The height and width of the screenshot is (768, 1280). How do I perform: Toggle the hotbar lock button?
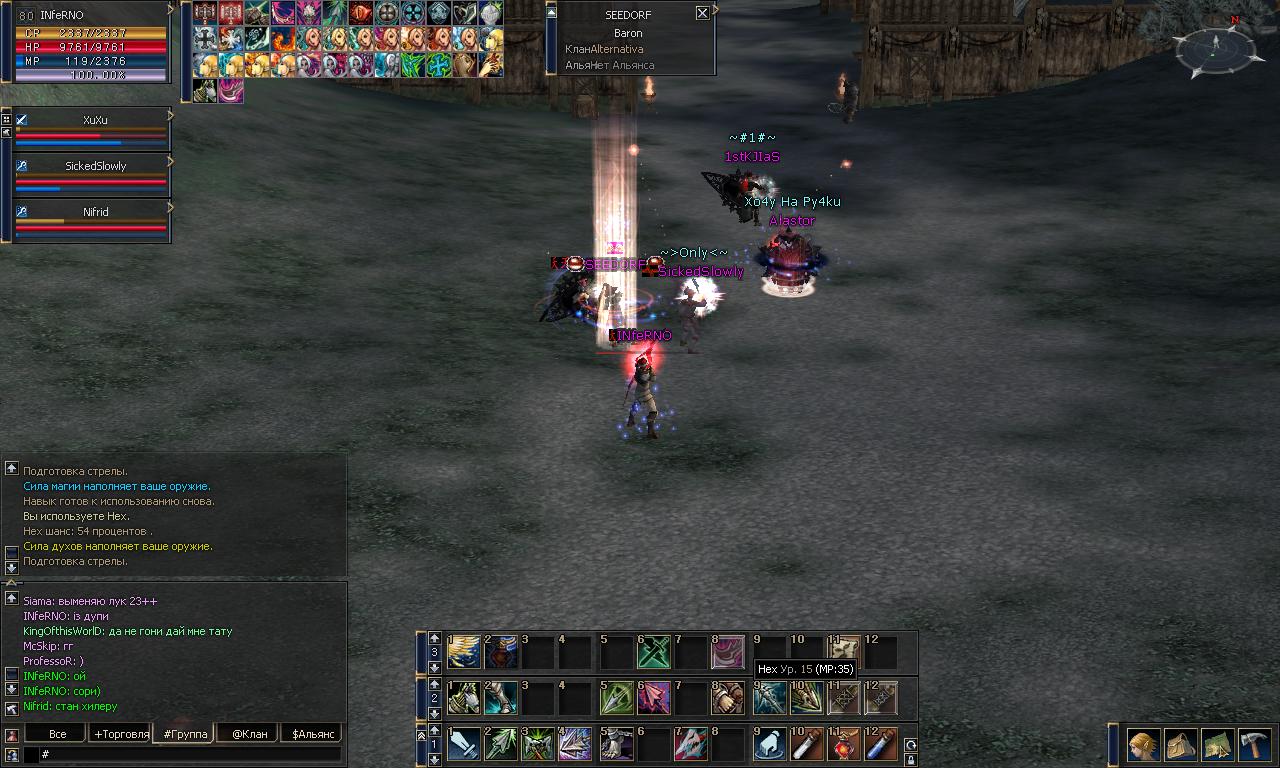tap(910, 760)
